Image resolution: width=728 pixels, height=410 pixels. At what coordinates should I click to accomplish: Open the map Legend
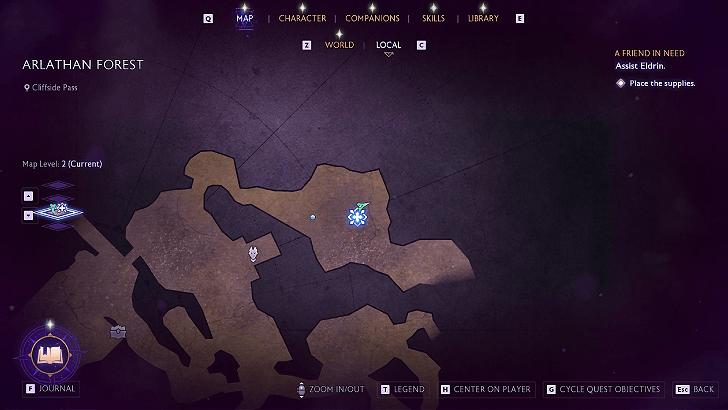408,389
